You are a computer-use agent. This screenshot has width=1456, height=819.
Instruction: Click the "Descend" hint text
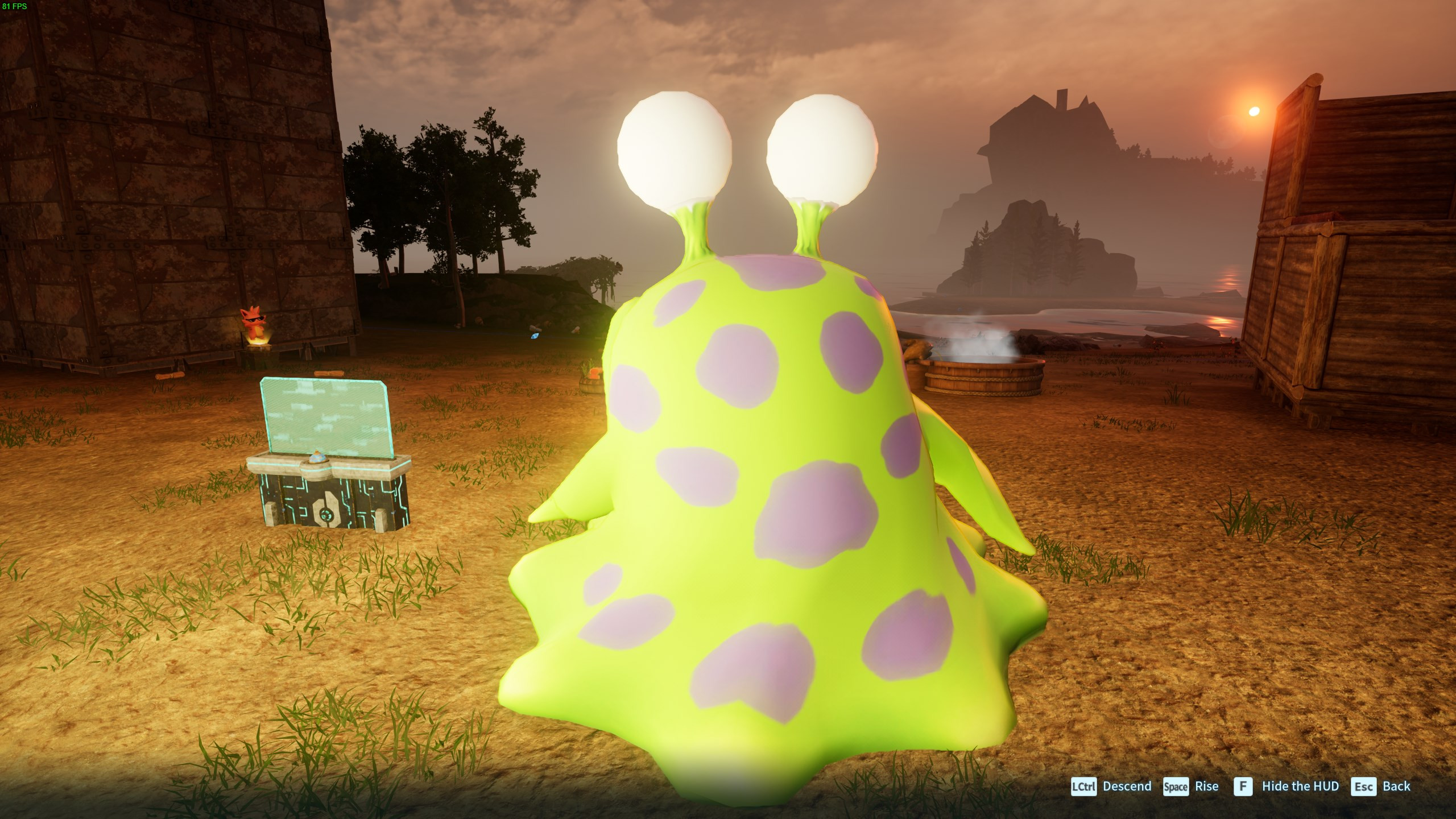coord(1127,787)
